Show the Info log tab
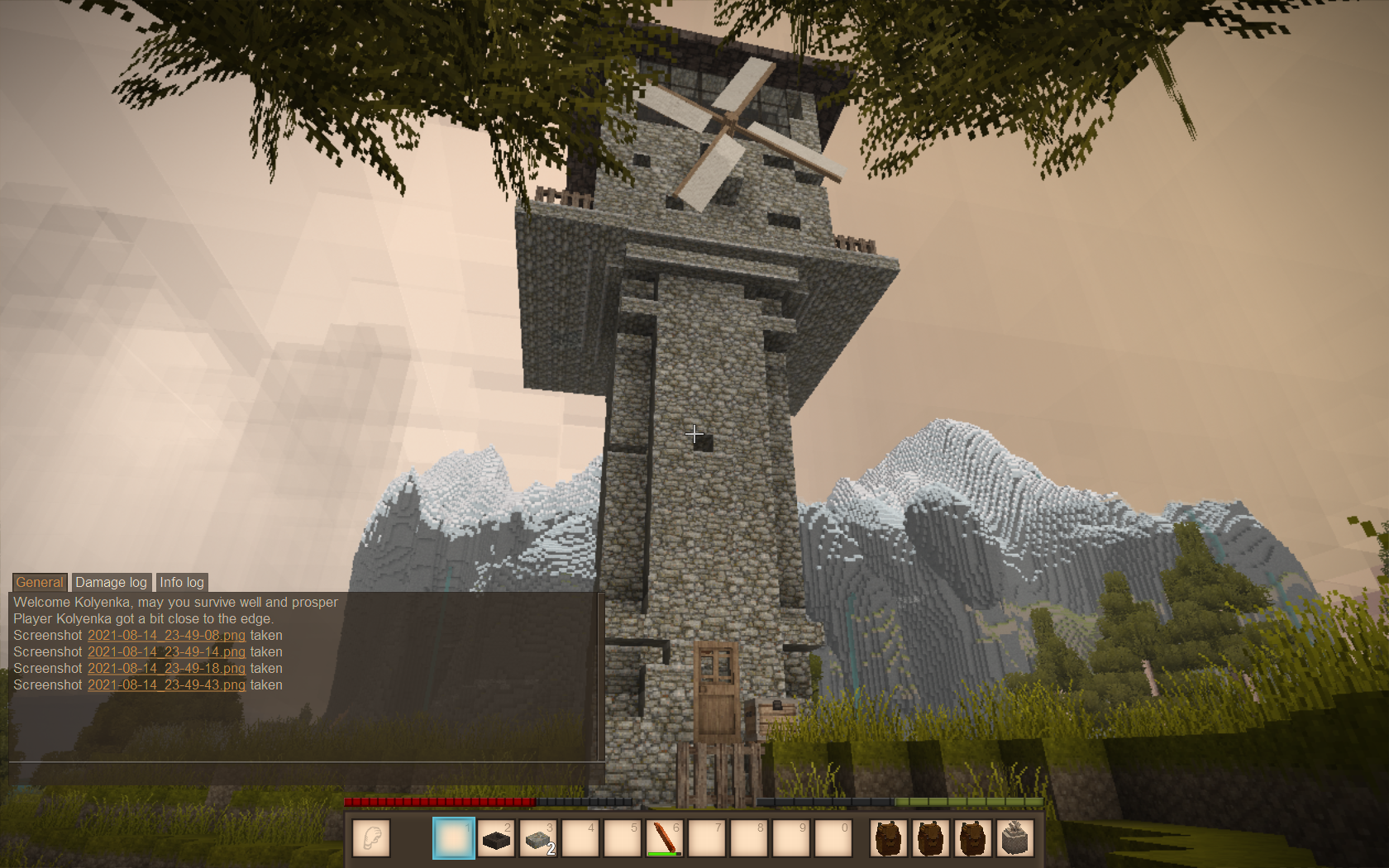Screen dimensions: 1389x868 (x=182, y=582)
